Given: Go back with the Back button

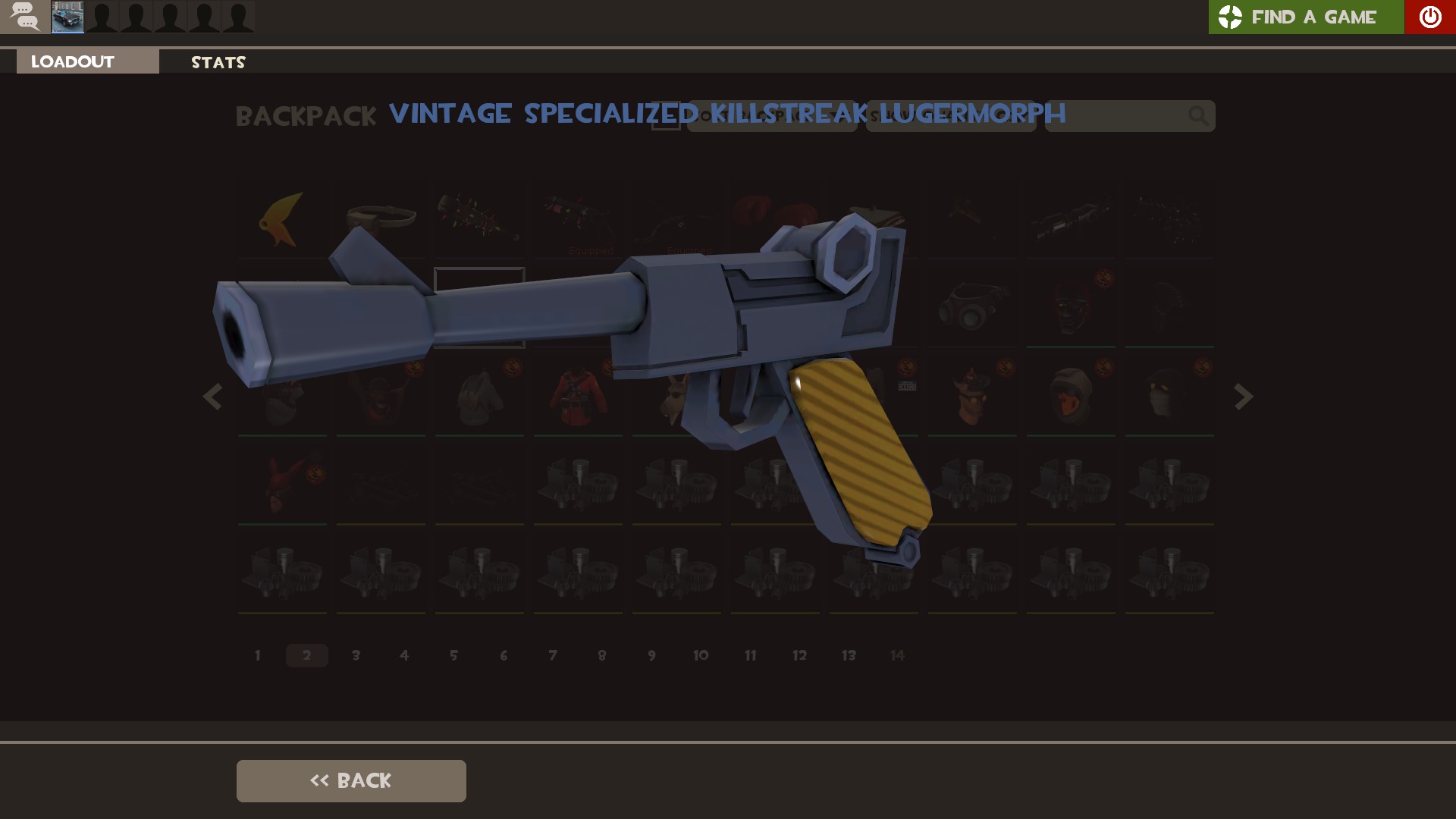Looking at the screenshot, I should tap(351, 780).
